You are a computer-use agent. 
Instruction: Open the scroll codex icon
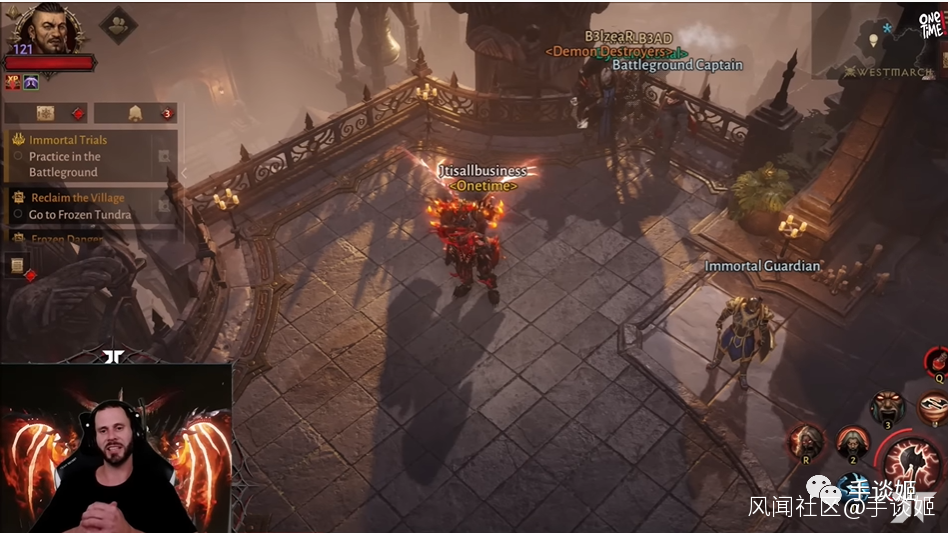pyautogui.click(x=17, y=266)
